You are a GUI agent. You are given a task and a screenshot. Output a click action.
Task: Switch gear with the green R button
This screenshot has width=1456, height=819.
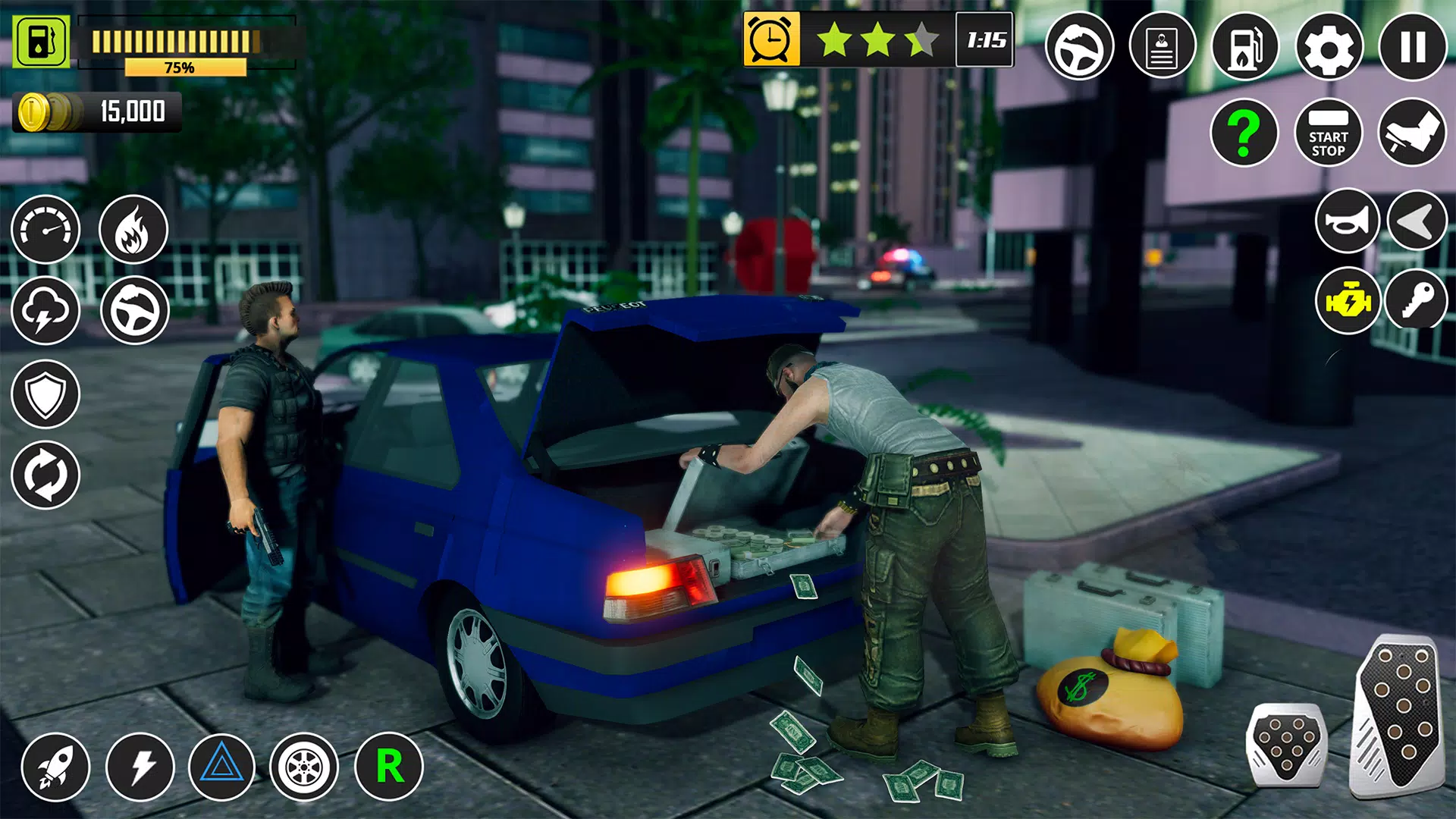coord(389,767)
